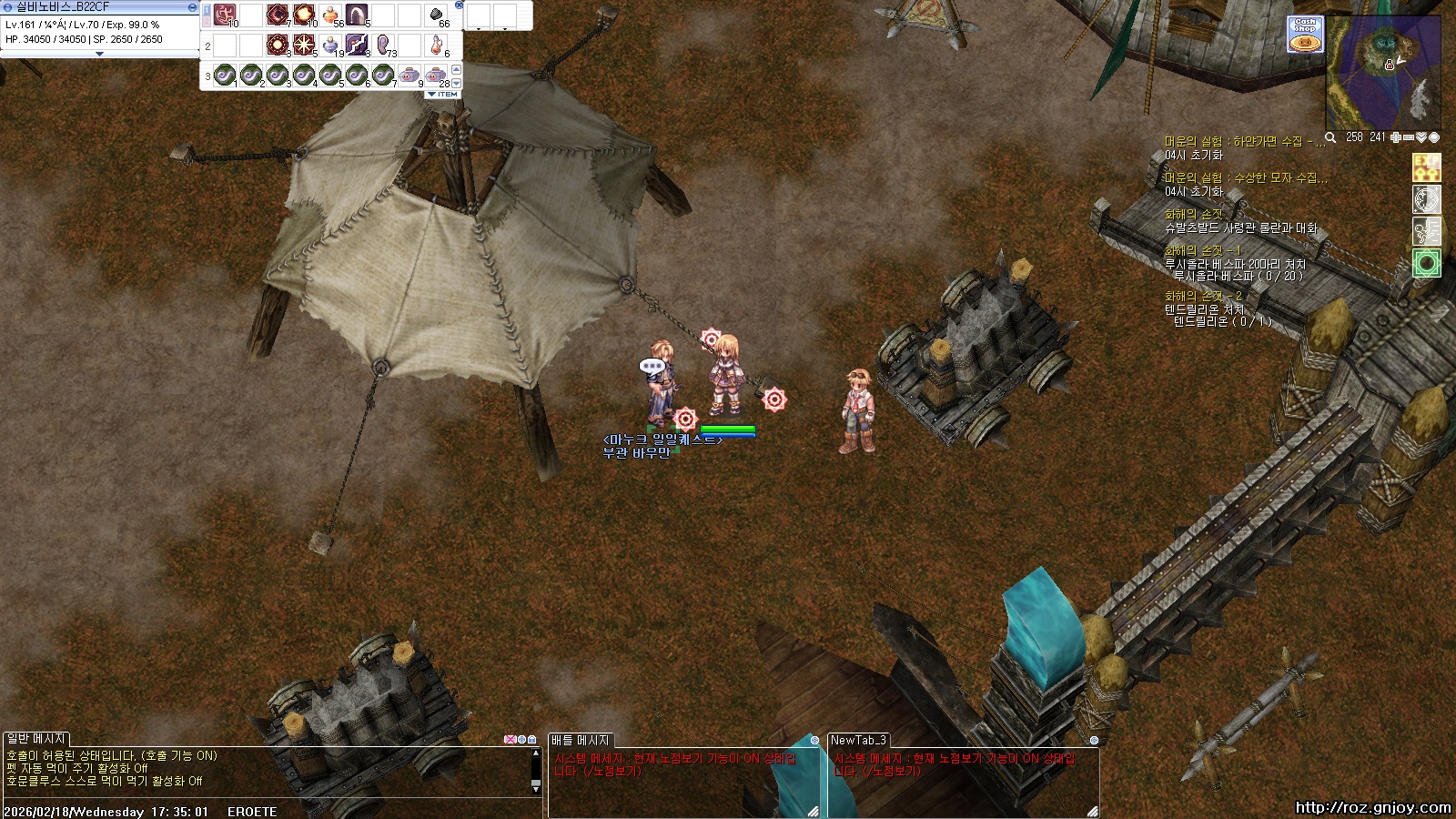Screen dimensions: 1456x819
Task: Zoom in the minimap with plus button
Action: tap(1396, 137)
